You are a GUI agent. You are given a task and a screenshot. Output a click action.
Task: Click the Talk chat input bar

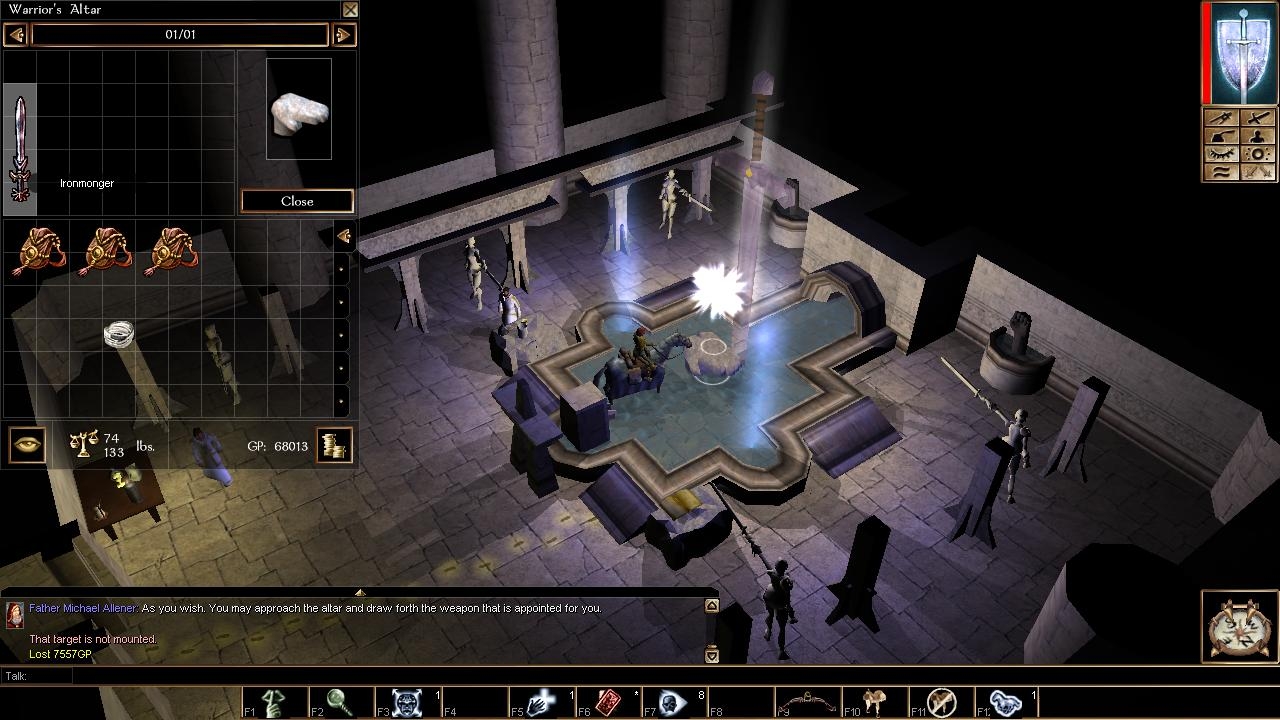390,677
